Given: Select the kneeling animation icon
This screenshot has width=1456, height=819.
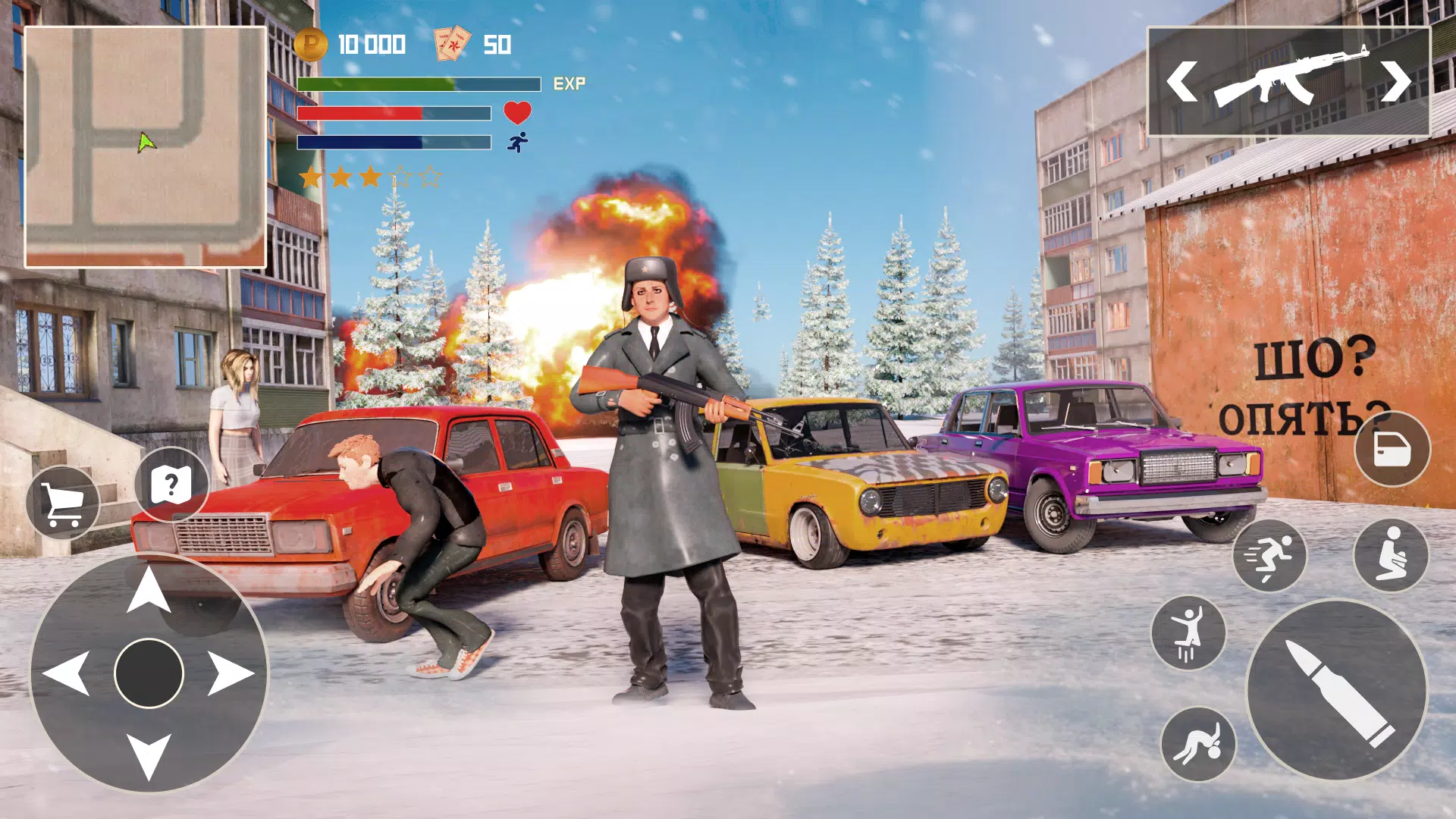Looking at the screenshot, I should 1392,556.
